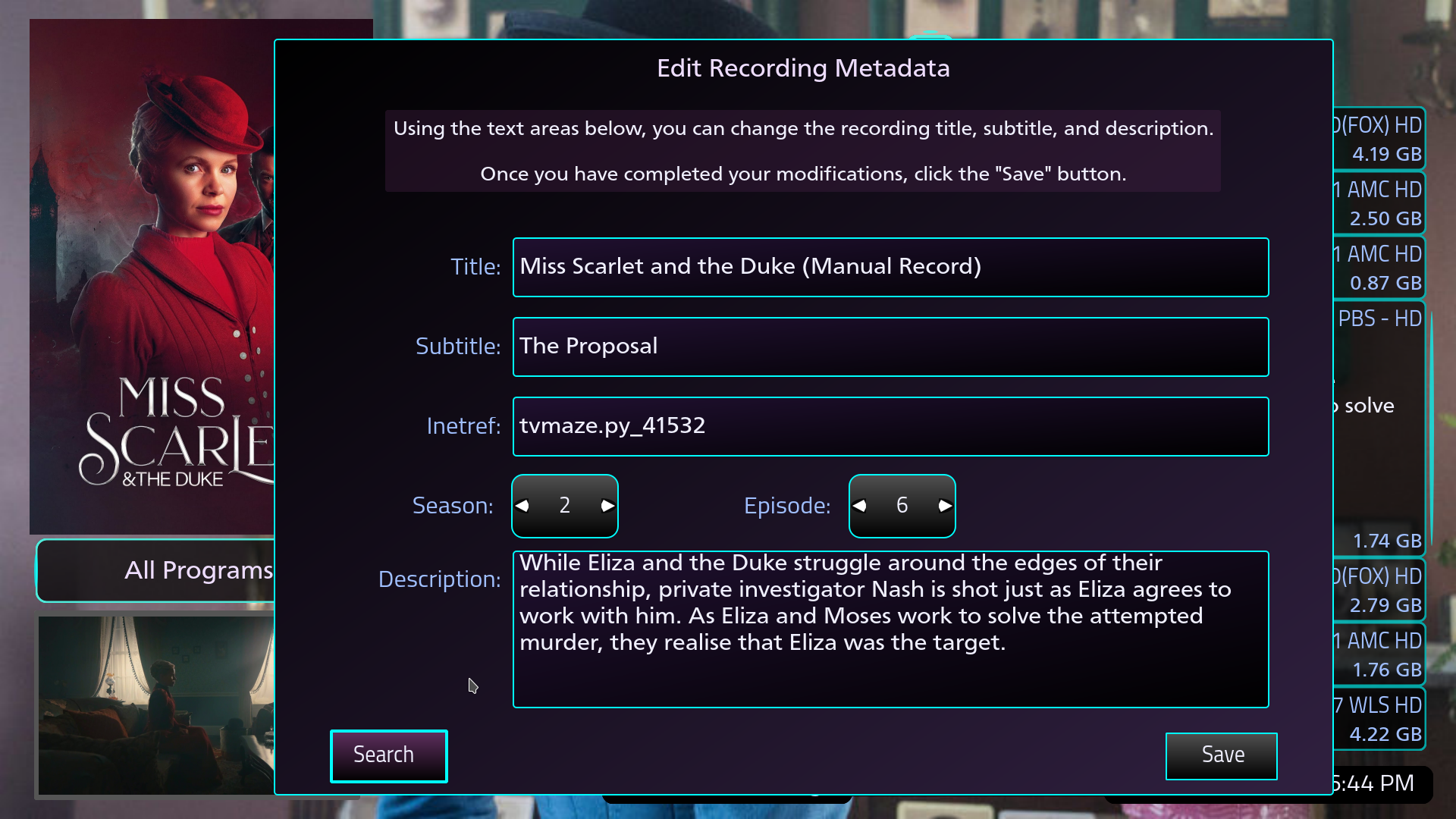Increase the Episode number with the right arrow
Viewport: 1456px width, 819px height.
pyautogui.click(x=943, y=505)
